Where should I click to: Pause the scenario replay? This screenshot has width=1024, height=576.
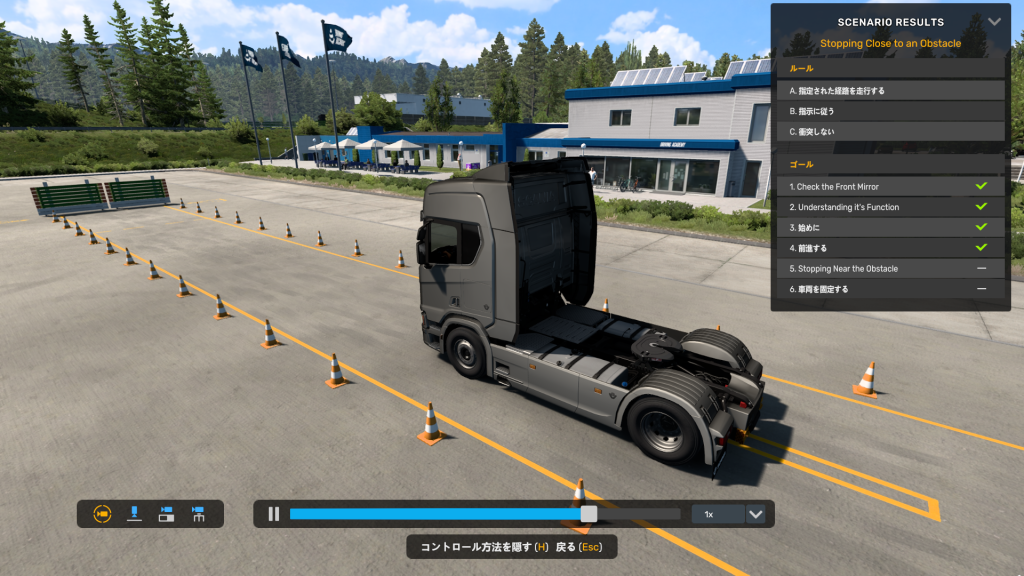point(273,514)
